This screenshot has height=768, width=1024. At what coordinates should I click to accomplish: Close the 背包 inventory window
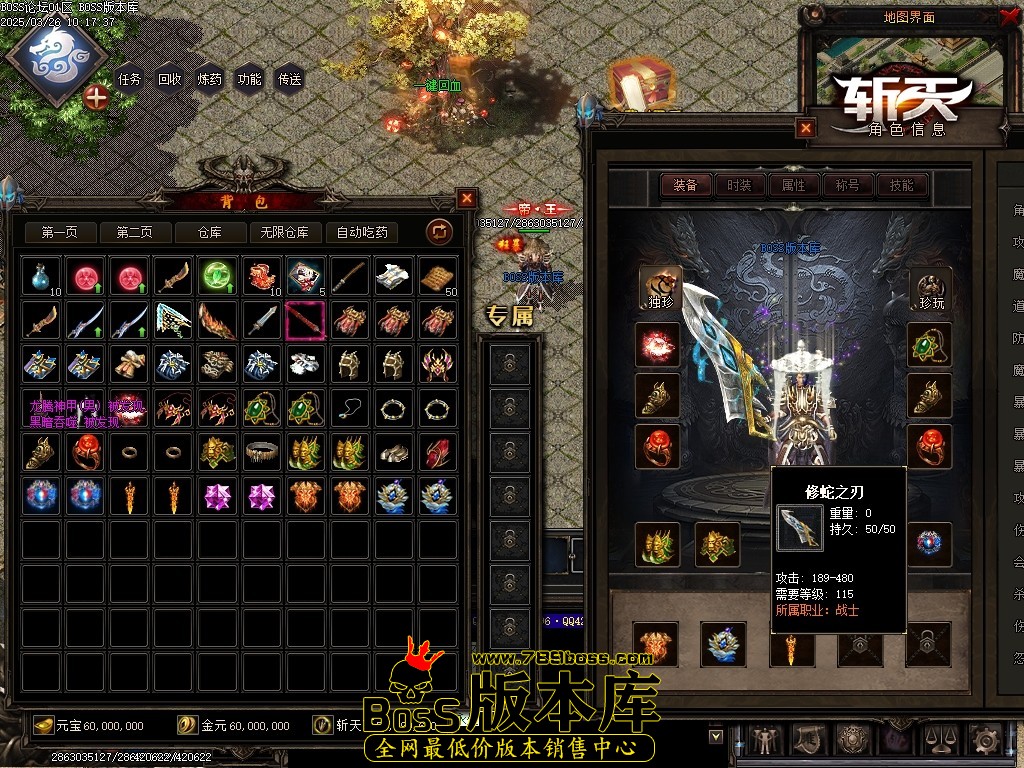[x=467, y=198]
